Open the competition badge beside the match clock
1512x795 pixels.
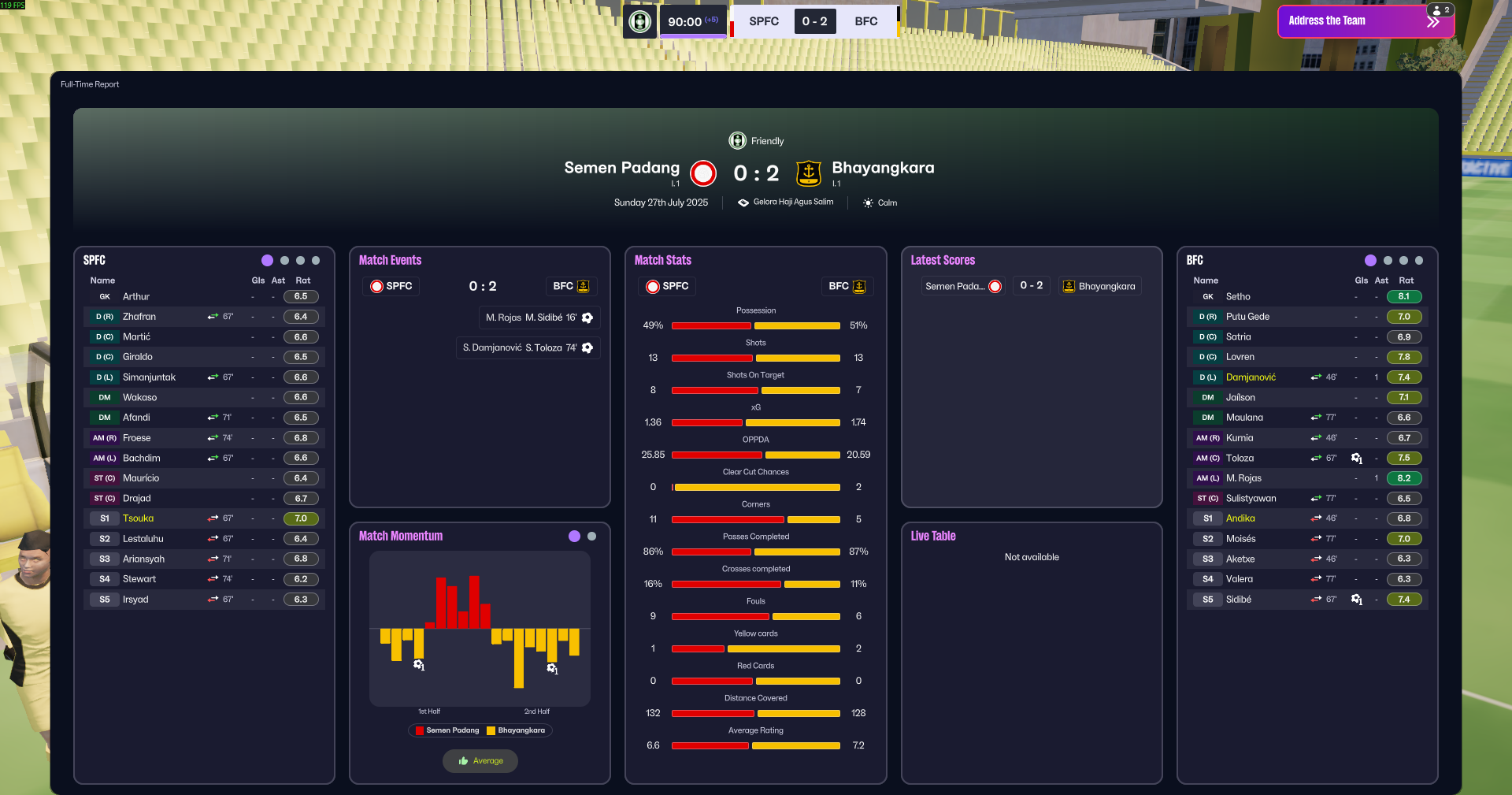(x=640, y=21)
